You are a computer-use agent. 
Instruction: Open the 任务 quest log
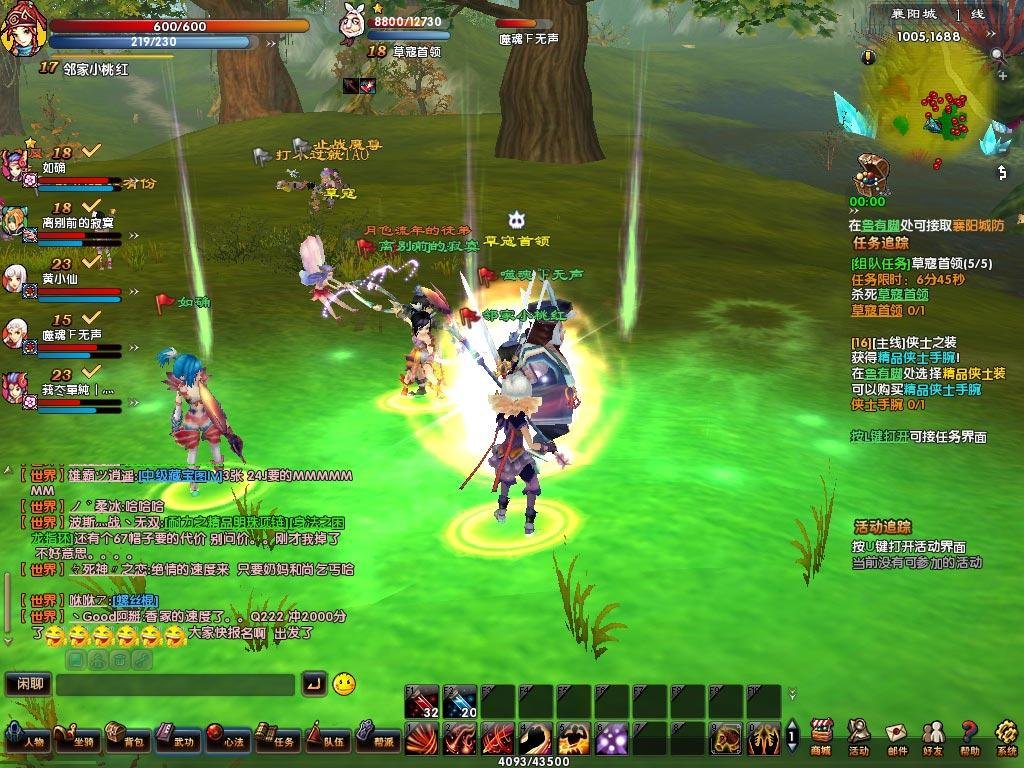click(278, 739)
